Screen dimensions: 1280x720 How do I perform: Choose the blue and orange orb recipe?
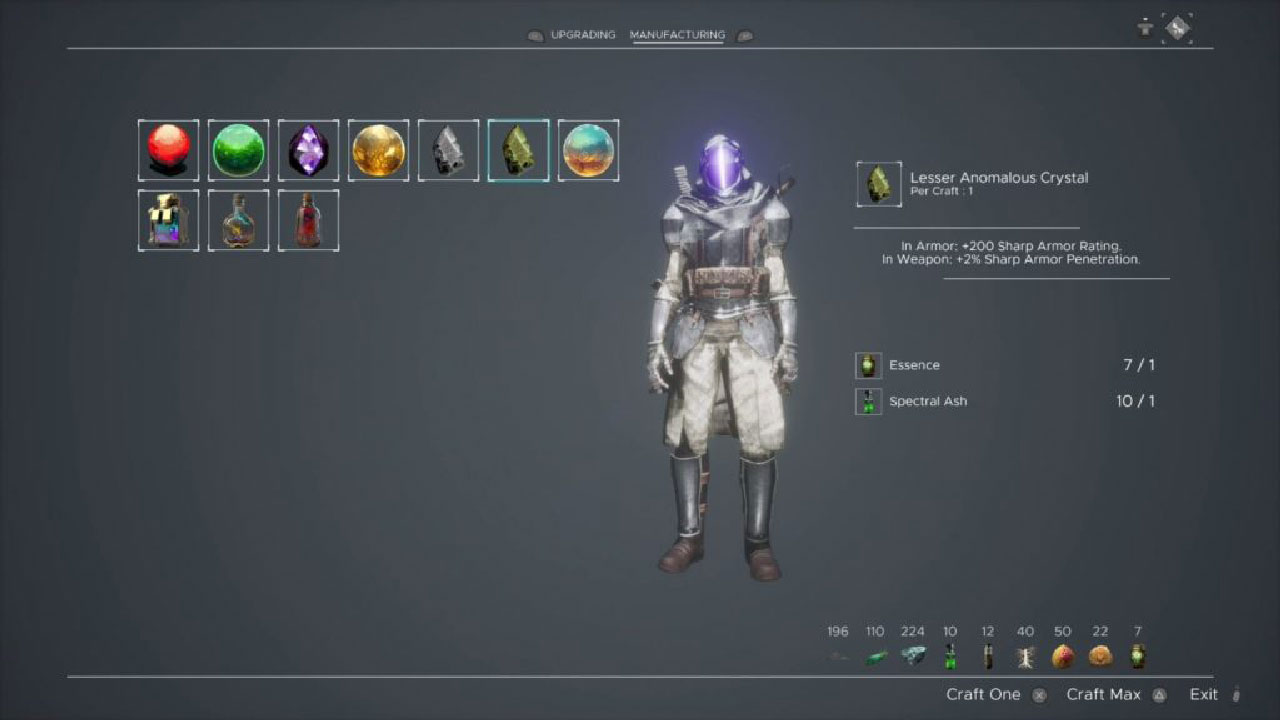tap(588, 150)
